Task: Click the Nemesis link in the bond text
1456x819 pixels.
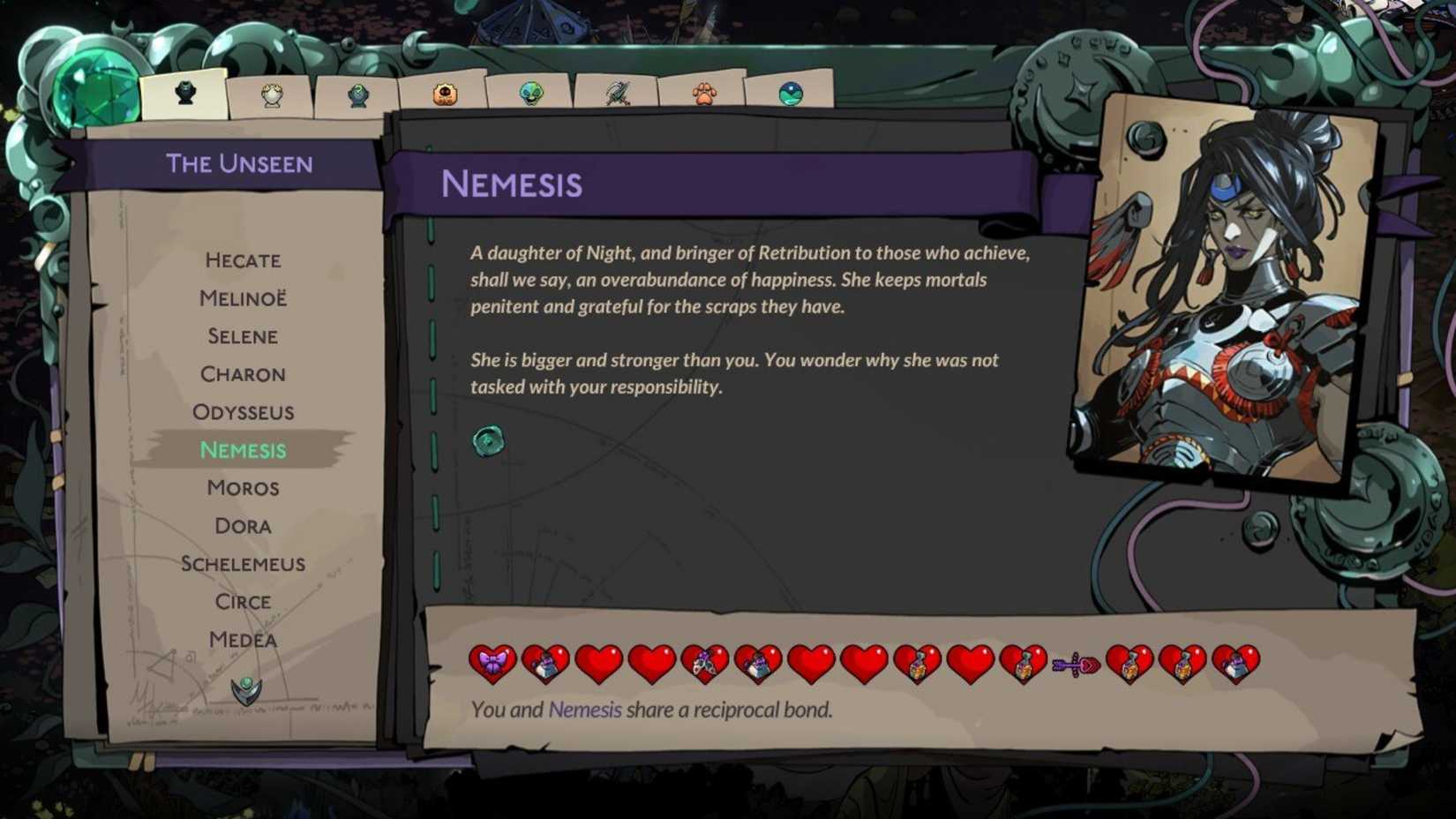Action: (585, 709)
